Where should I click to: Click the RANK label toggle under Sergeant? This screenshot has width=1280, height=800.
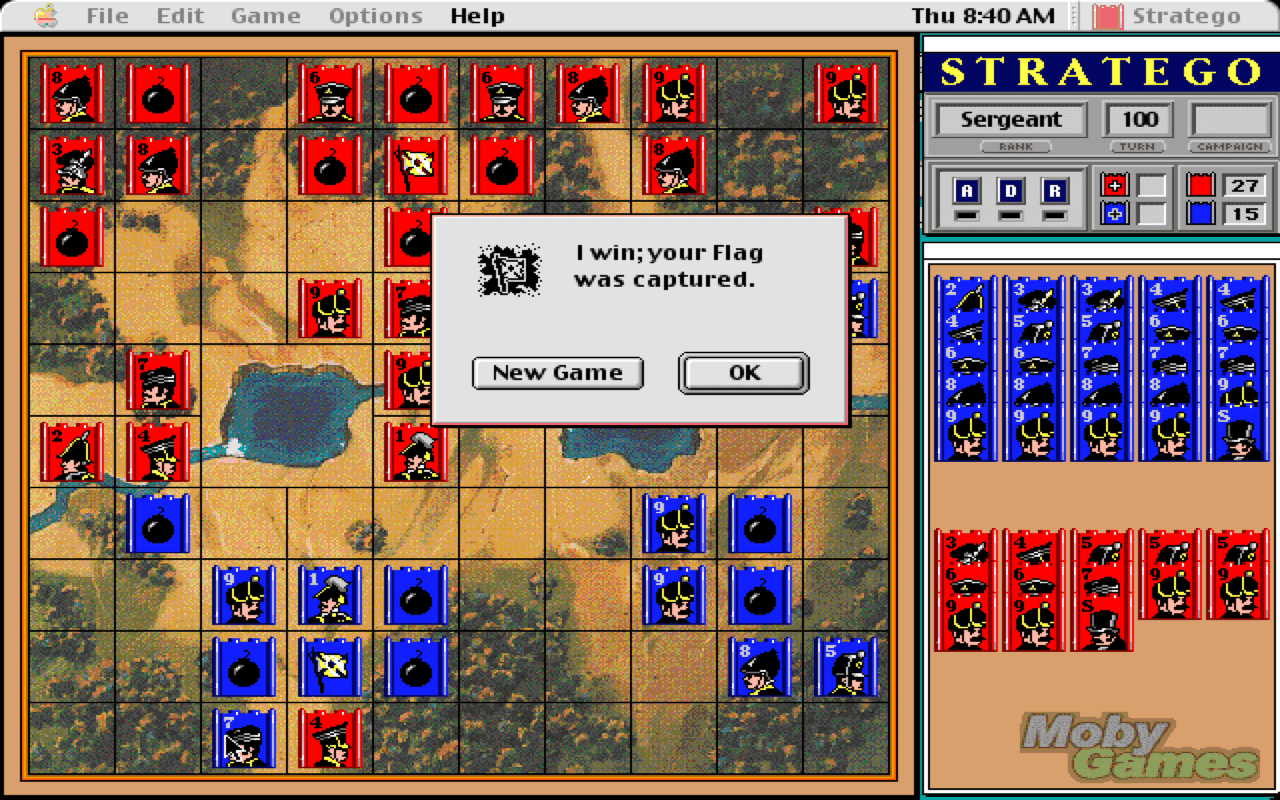coord(1016,147)
